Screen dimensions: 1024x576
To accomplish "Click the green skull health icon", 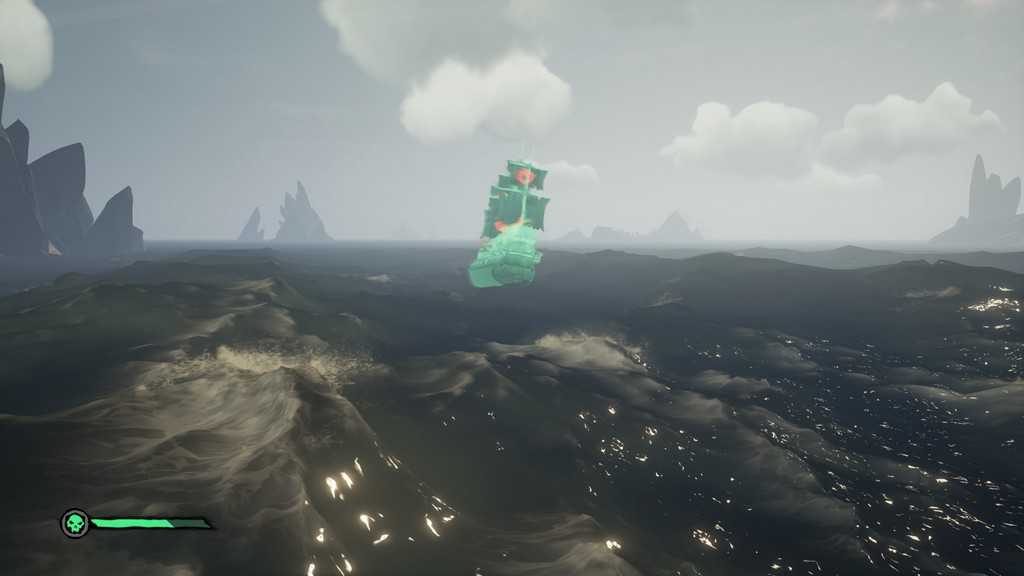I will (74, 523).
